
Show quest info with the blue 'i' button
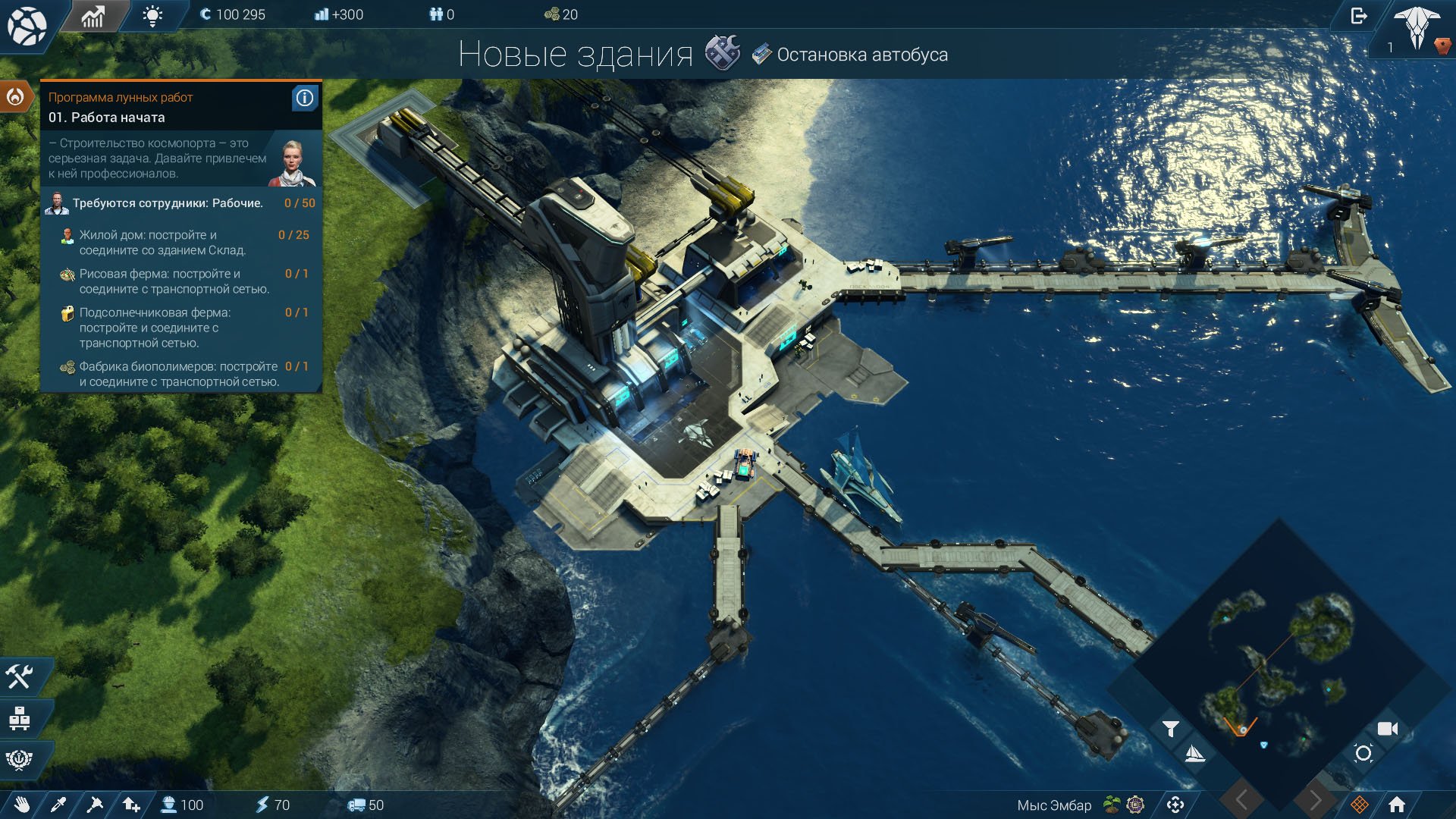pyautogui.click(x=304, y=98)
